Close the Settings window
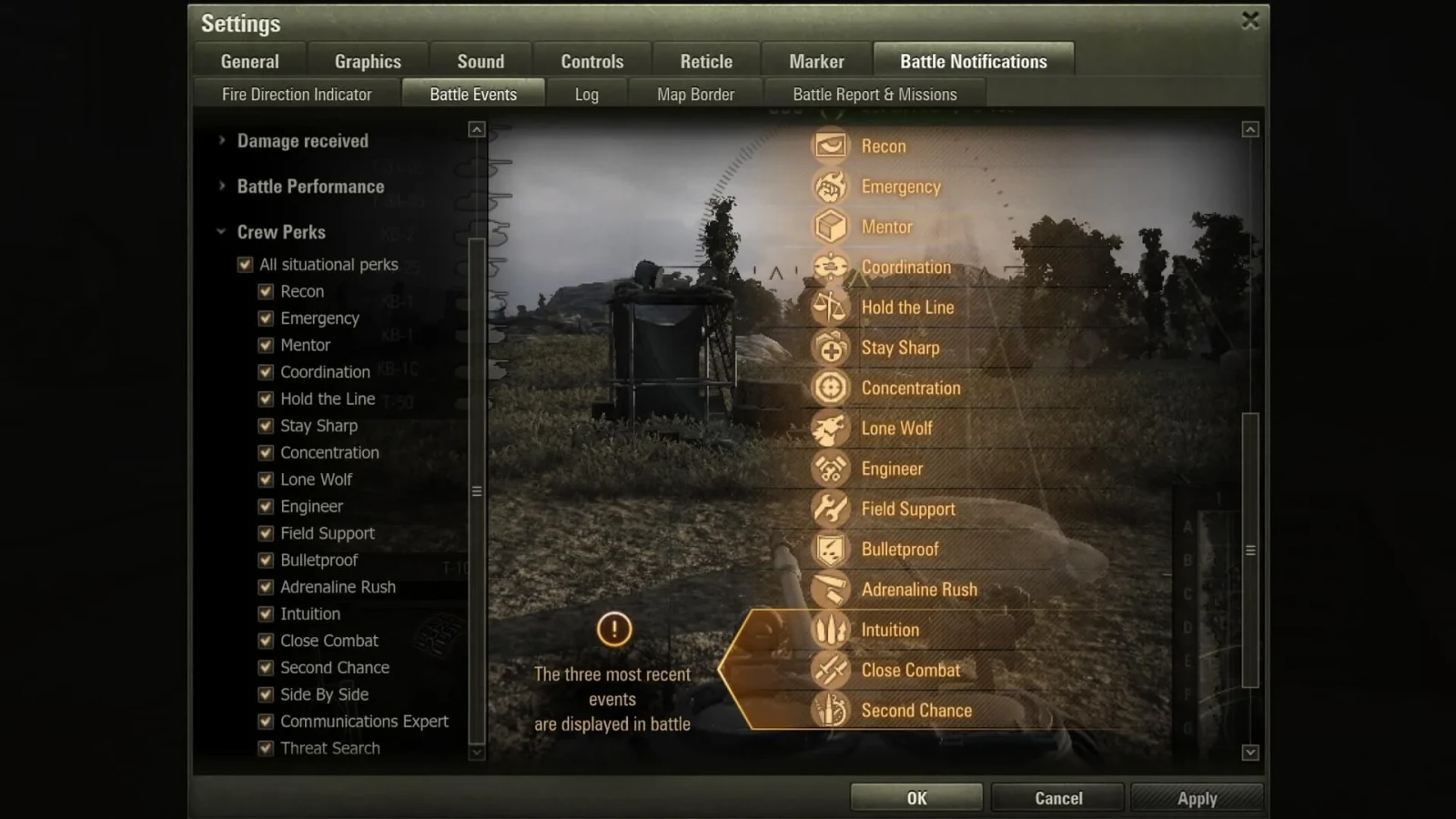 (1250, 20)
